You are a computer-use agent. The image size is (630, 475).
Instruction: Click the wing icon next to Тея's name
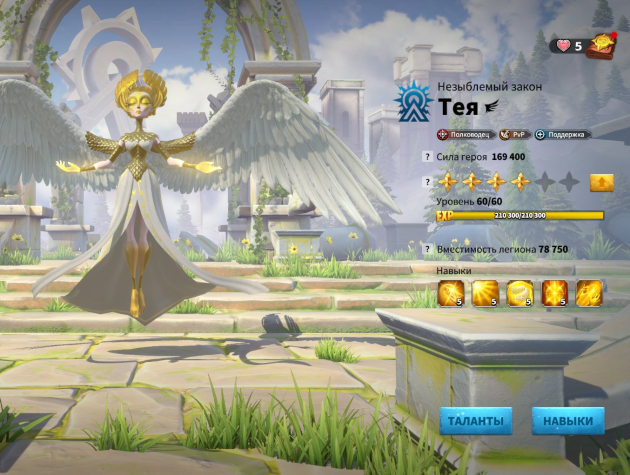[492, 107]
